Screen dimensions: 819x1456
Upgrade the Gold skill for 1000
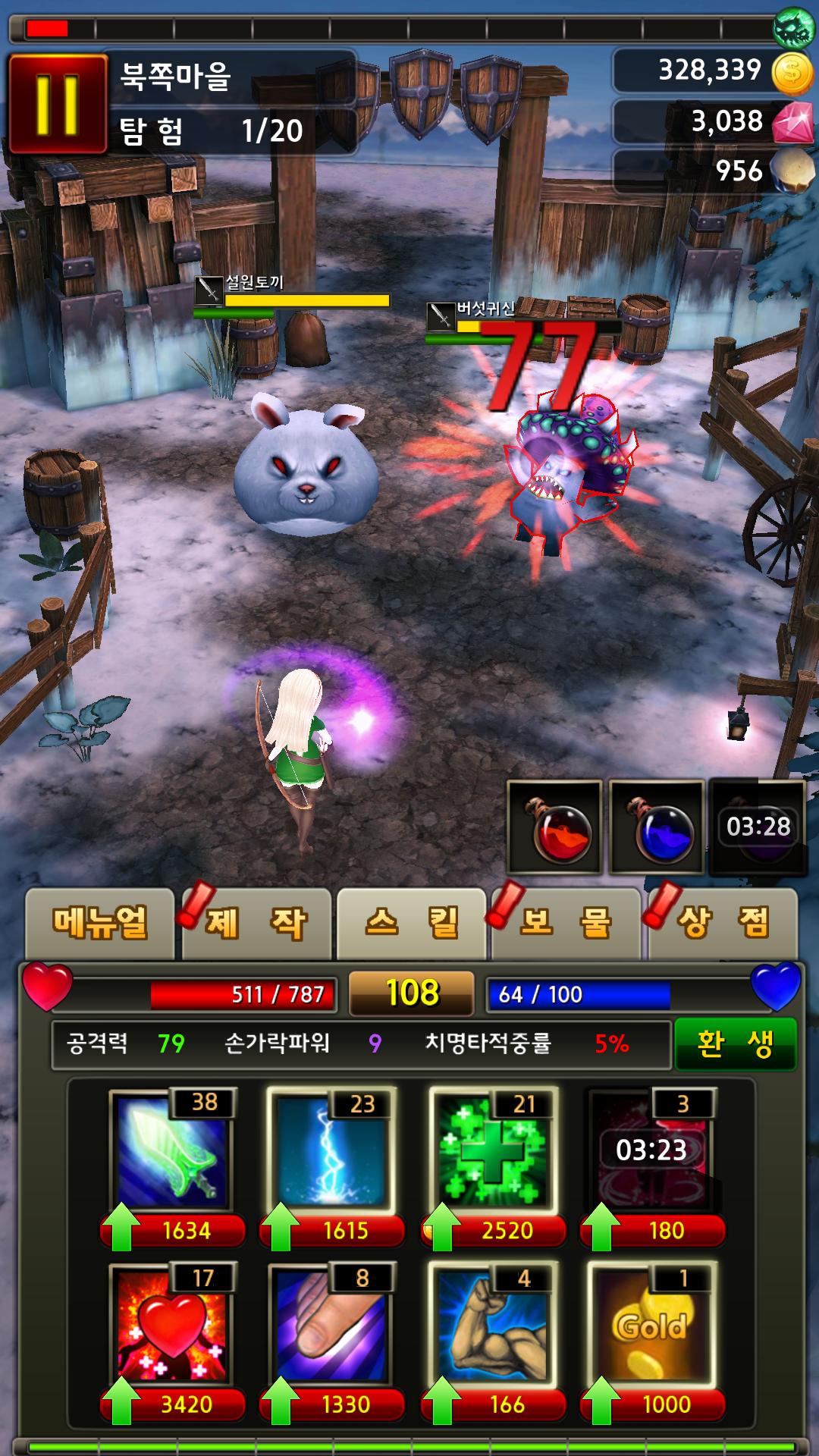tap(652, 1404)
